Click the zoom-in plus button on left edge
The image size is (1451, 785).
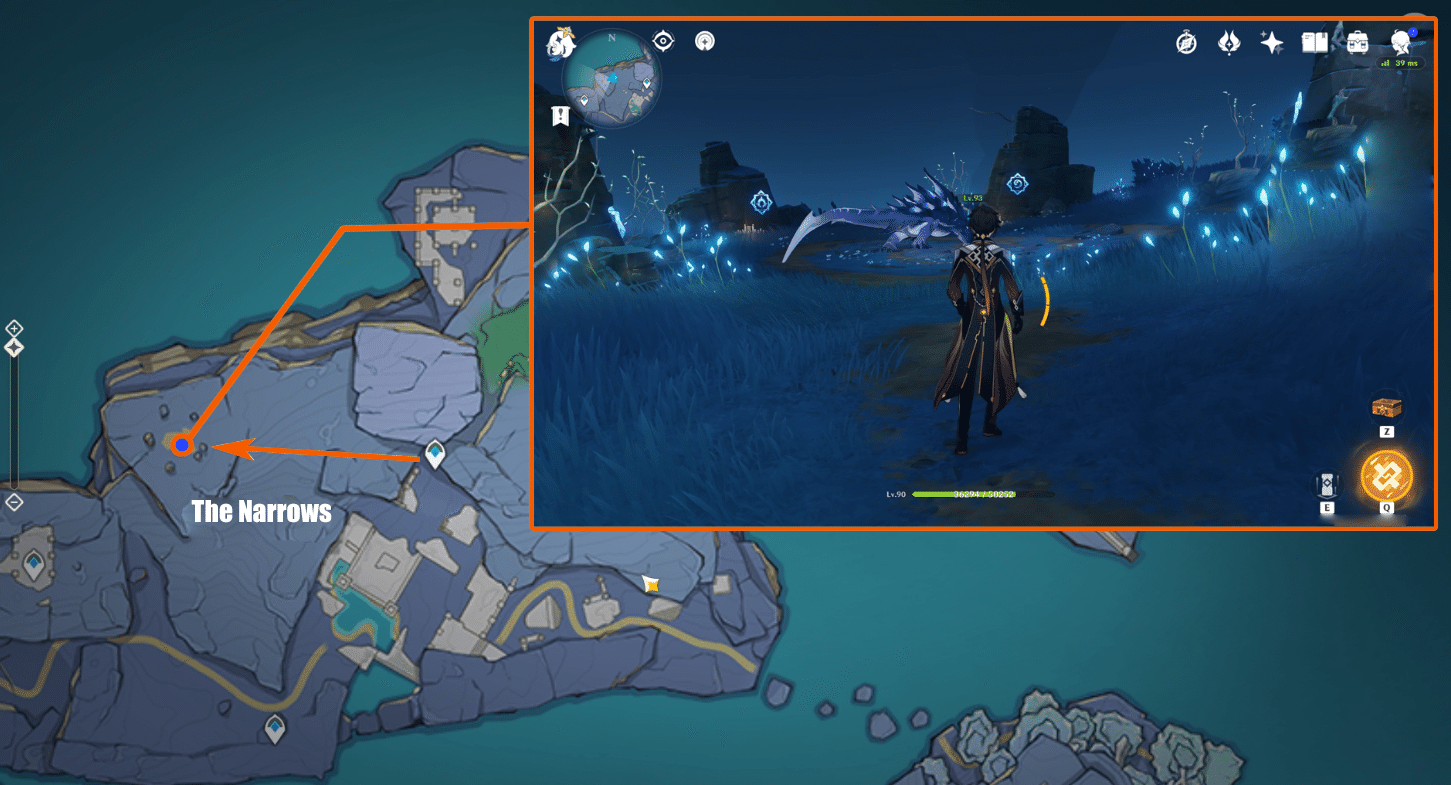point(14,328)
